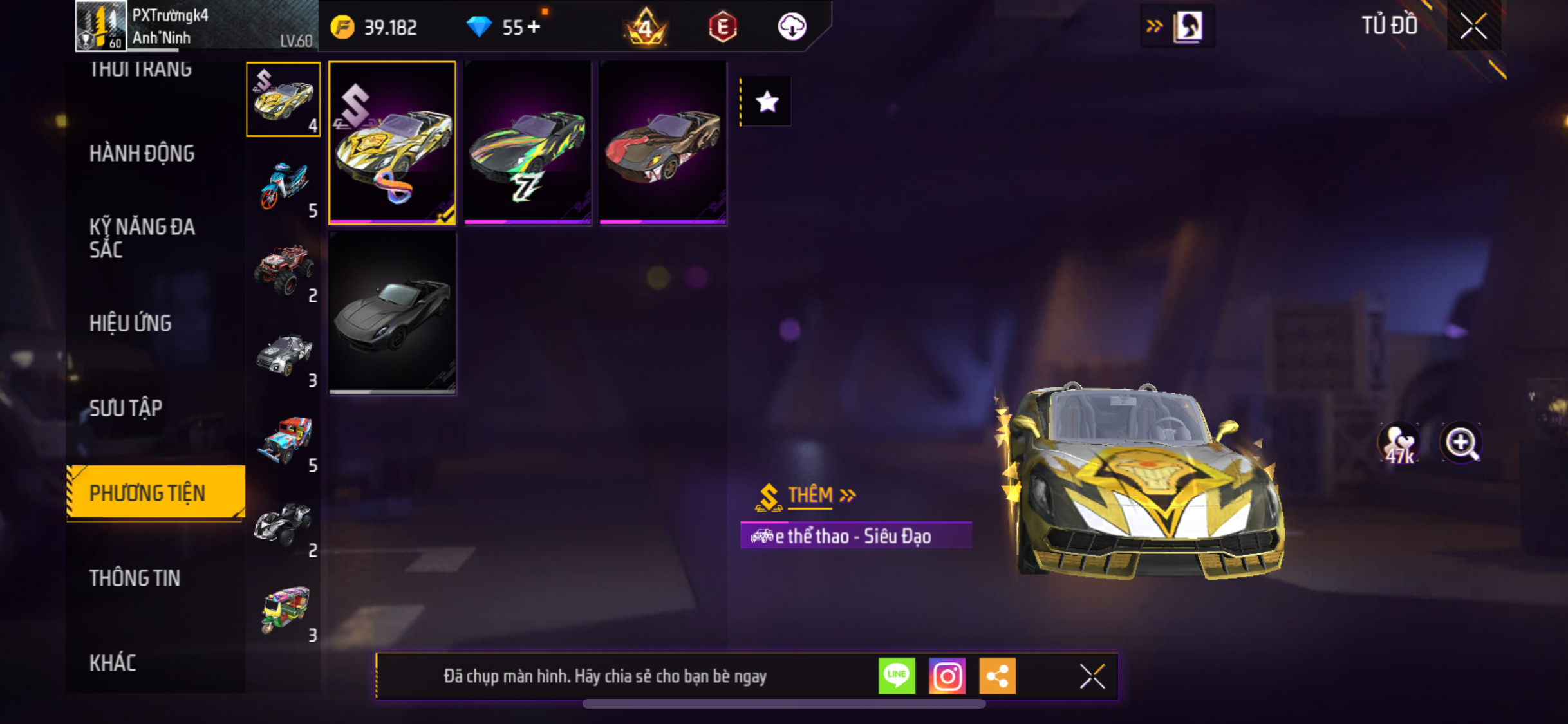Select the default black sports car skin
Screen dimensions: 1568x724
tap(392, 313)
